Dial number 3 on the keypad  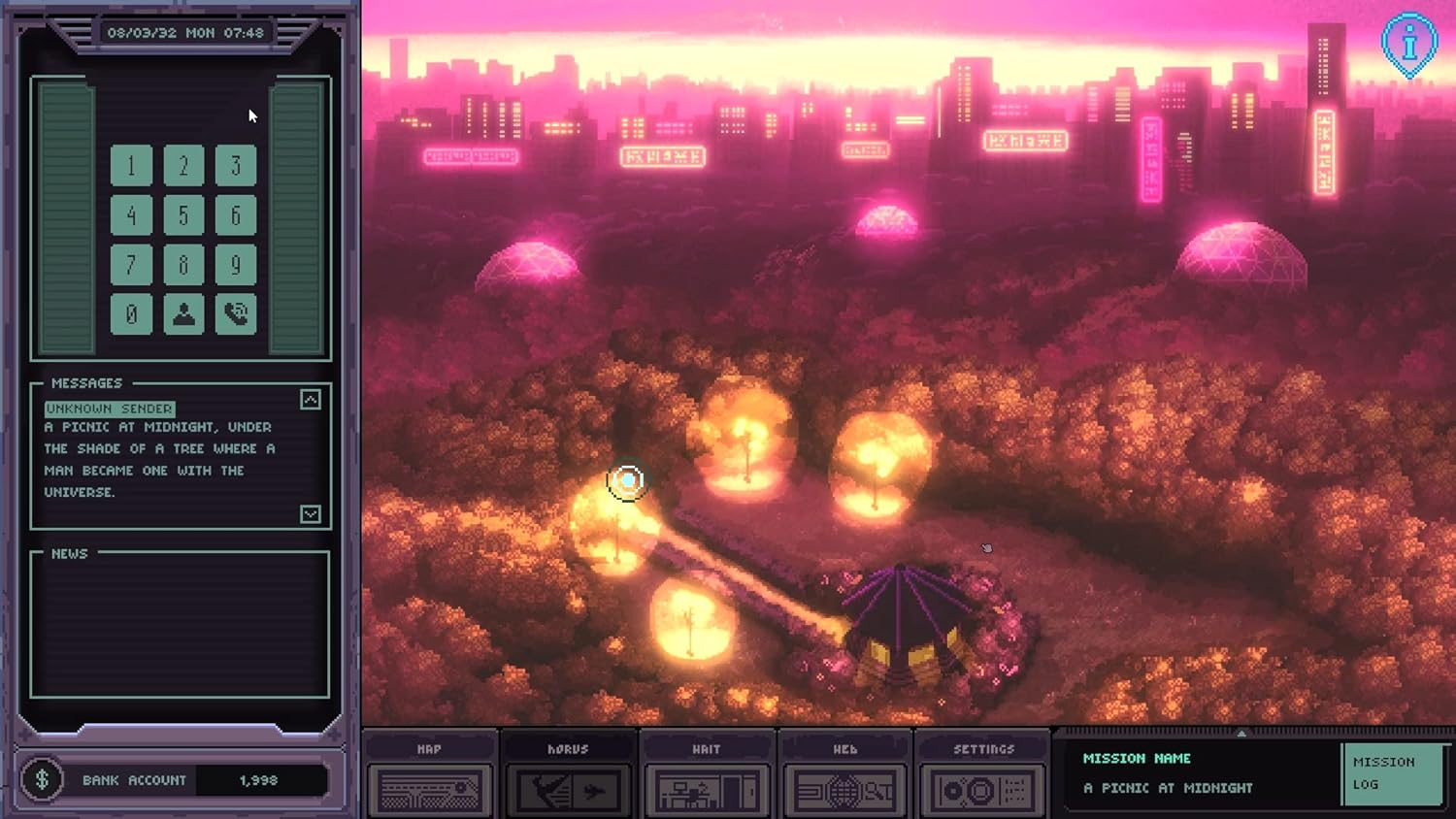coord(235,166)
